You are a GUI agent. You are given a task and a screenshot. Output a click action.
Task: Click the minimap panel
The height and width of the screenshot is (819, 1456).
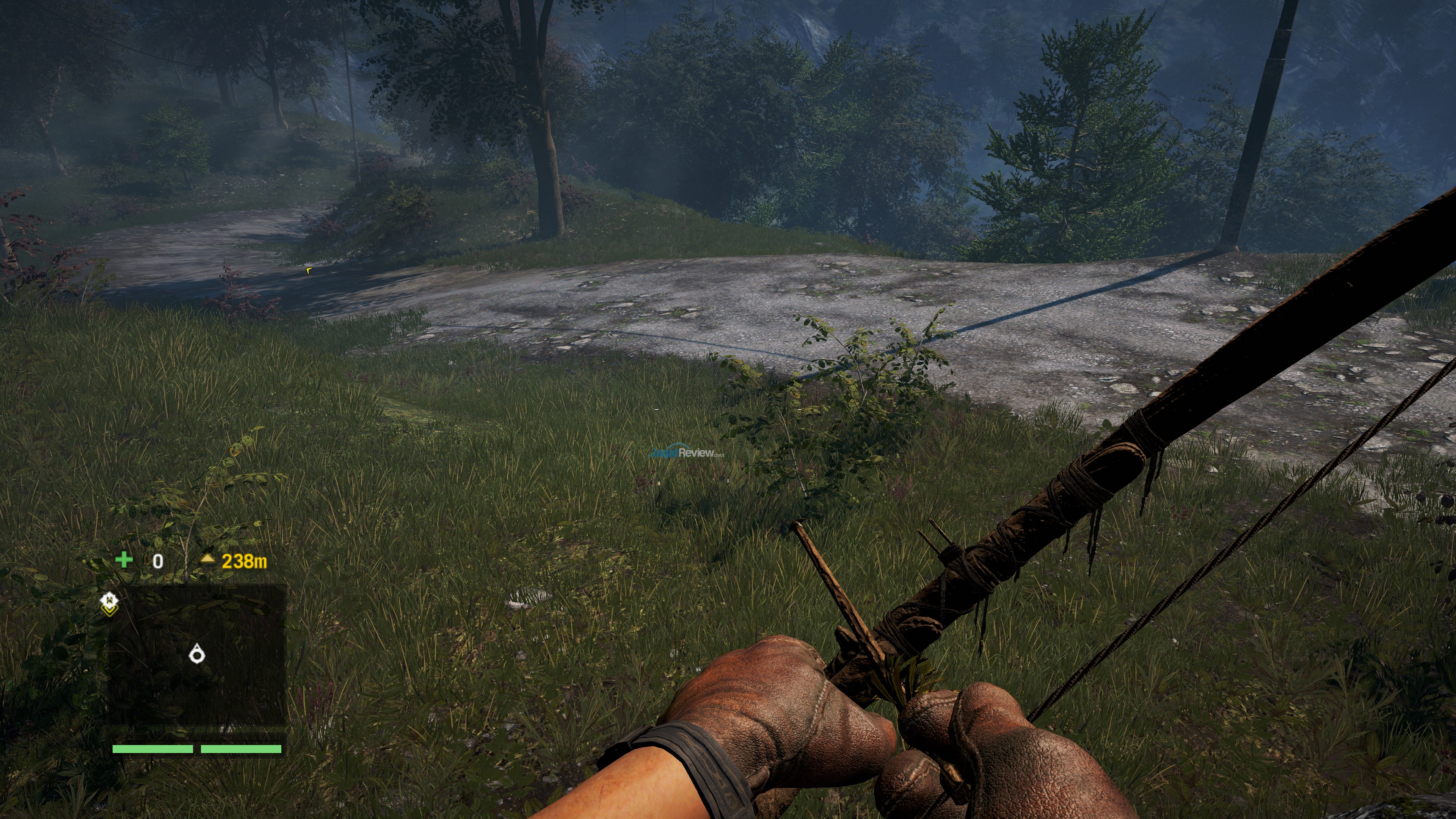pos(197,656)
